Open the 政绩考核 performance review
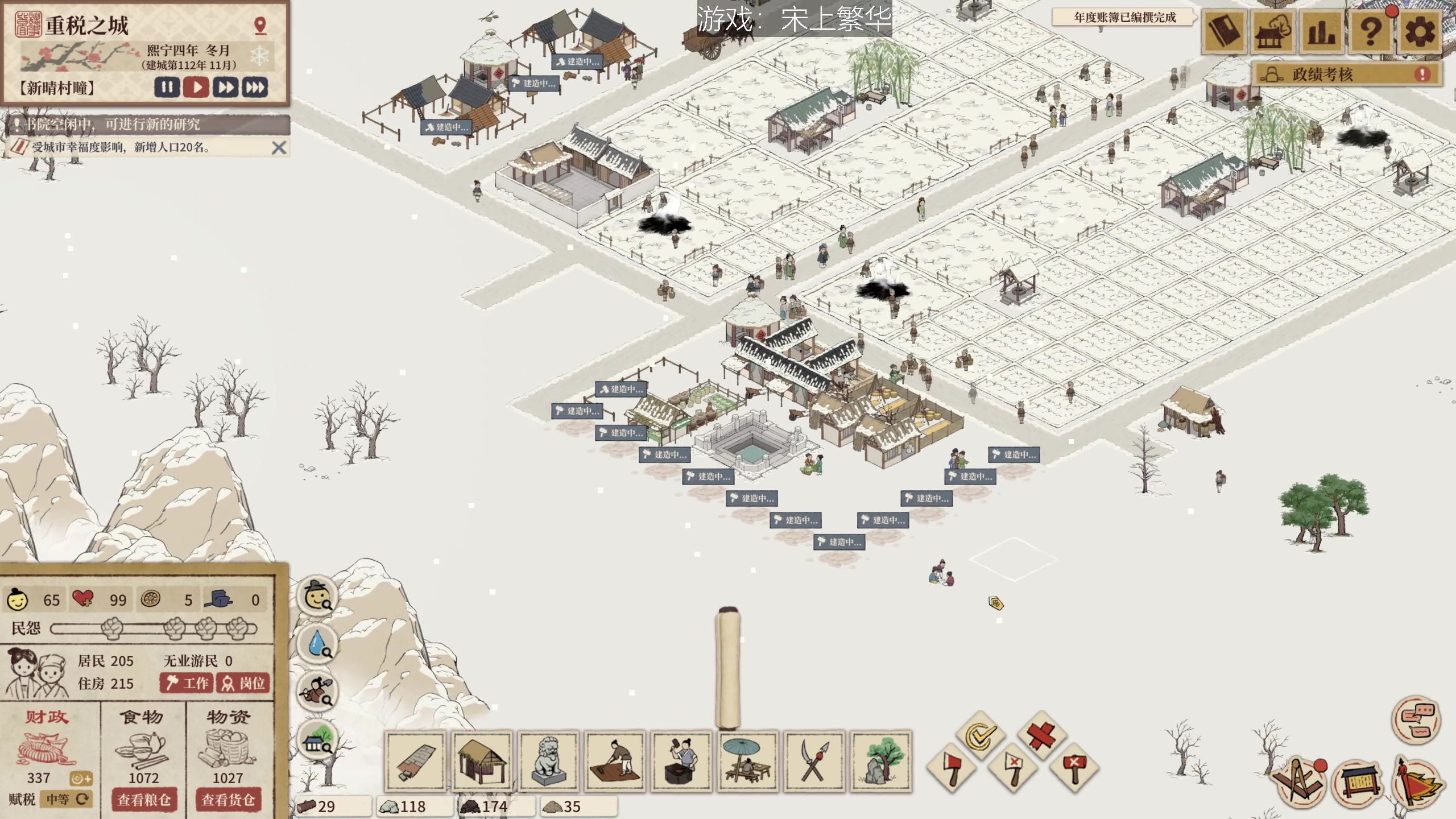 [1347, 75]
